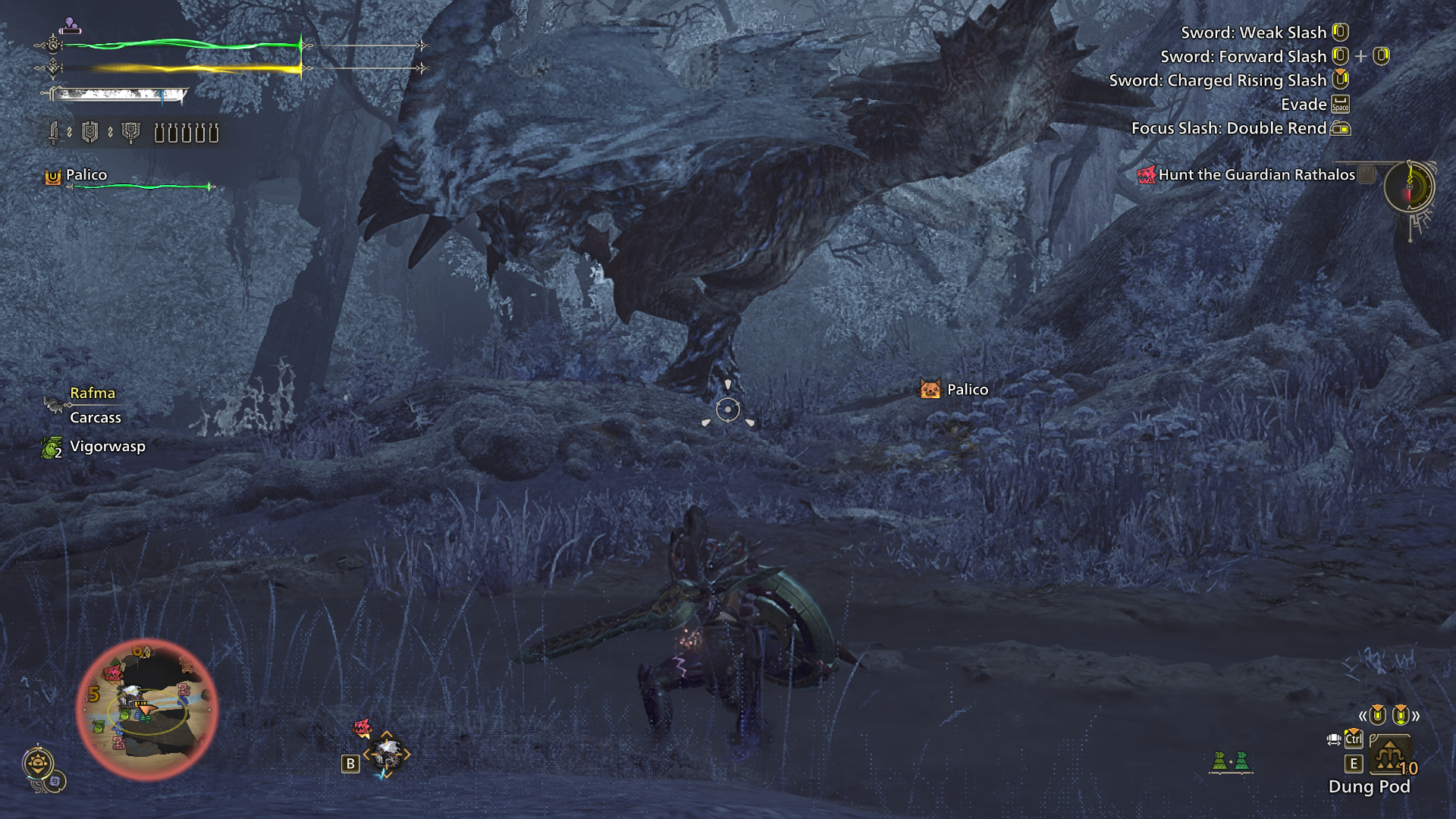
Task: Toggle item use with the Ctrl key prompt
Action: coord(1354,739)
